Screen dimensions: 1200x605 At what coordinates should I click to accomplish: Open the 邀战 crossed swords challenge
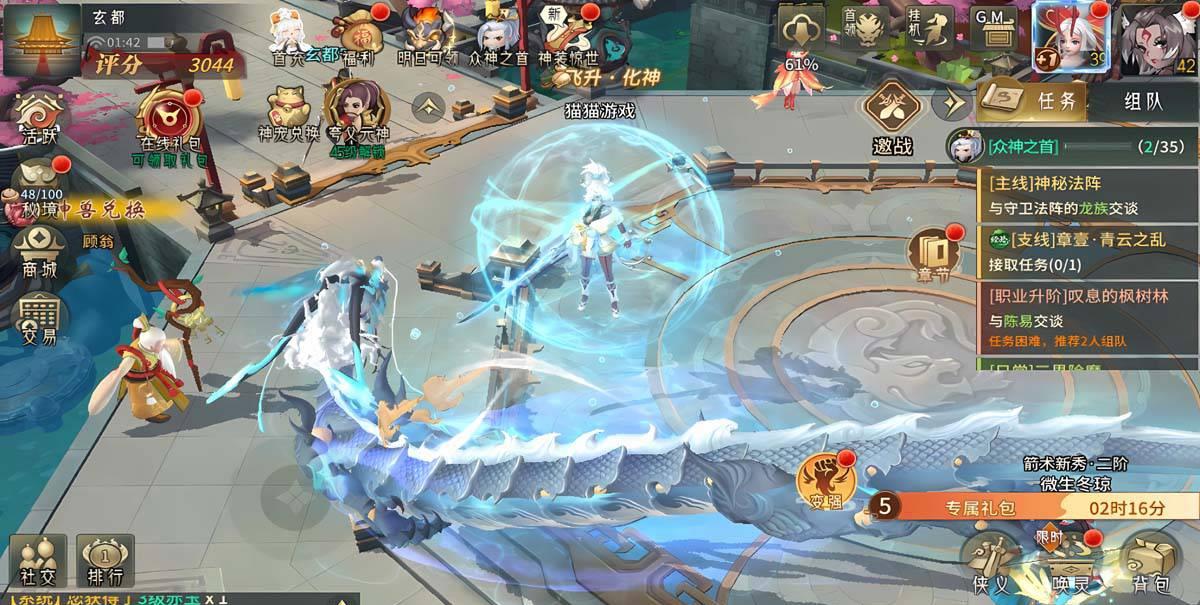point(892,116)
